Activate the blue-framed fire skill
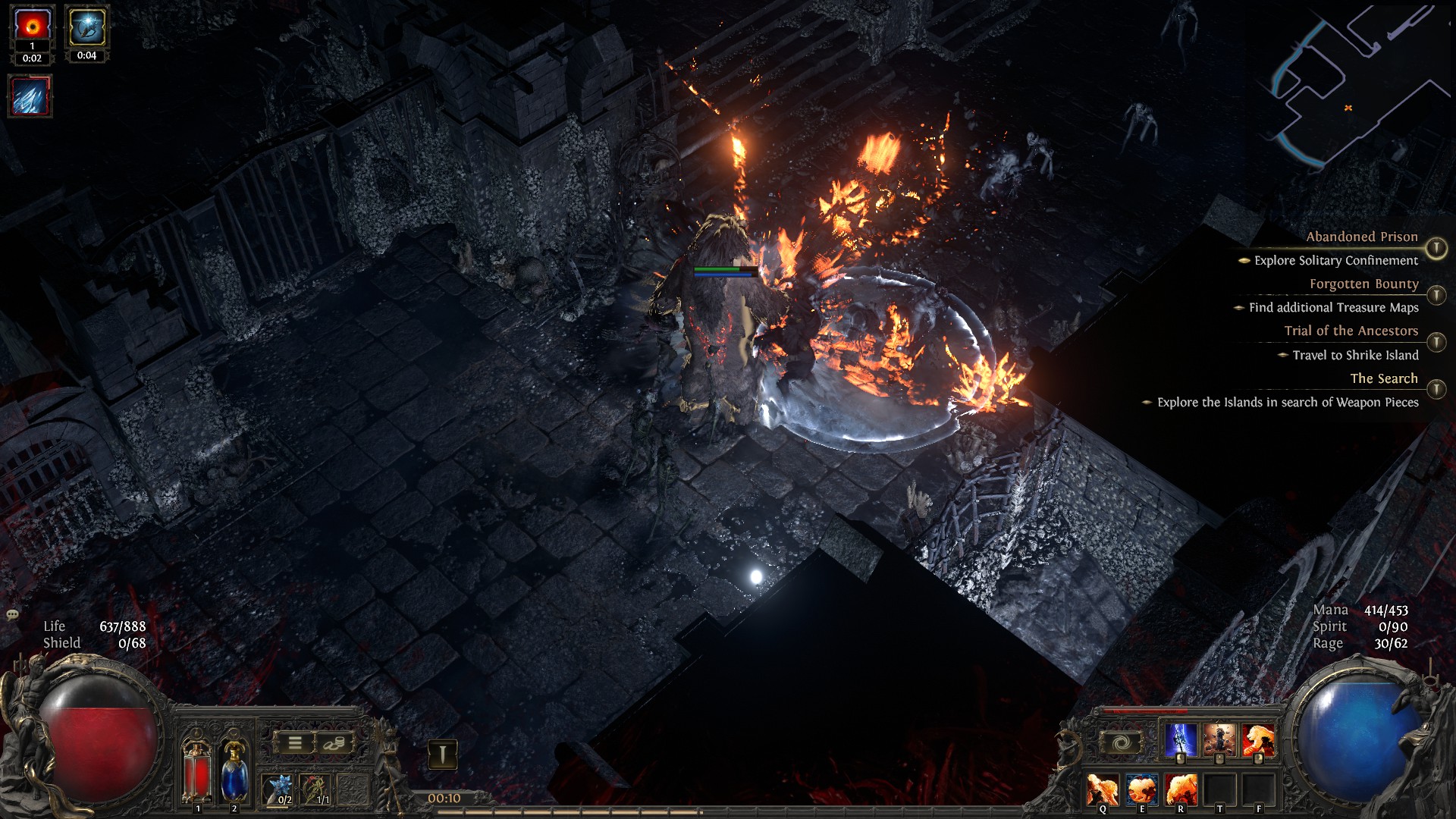The width and height of the screenshot is (1456, 819). pyautogui.click(x=1141, y=789)
